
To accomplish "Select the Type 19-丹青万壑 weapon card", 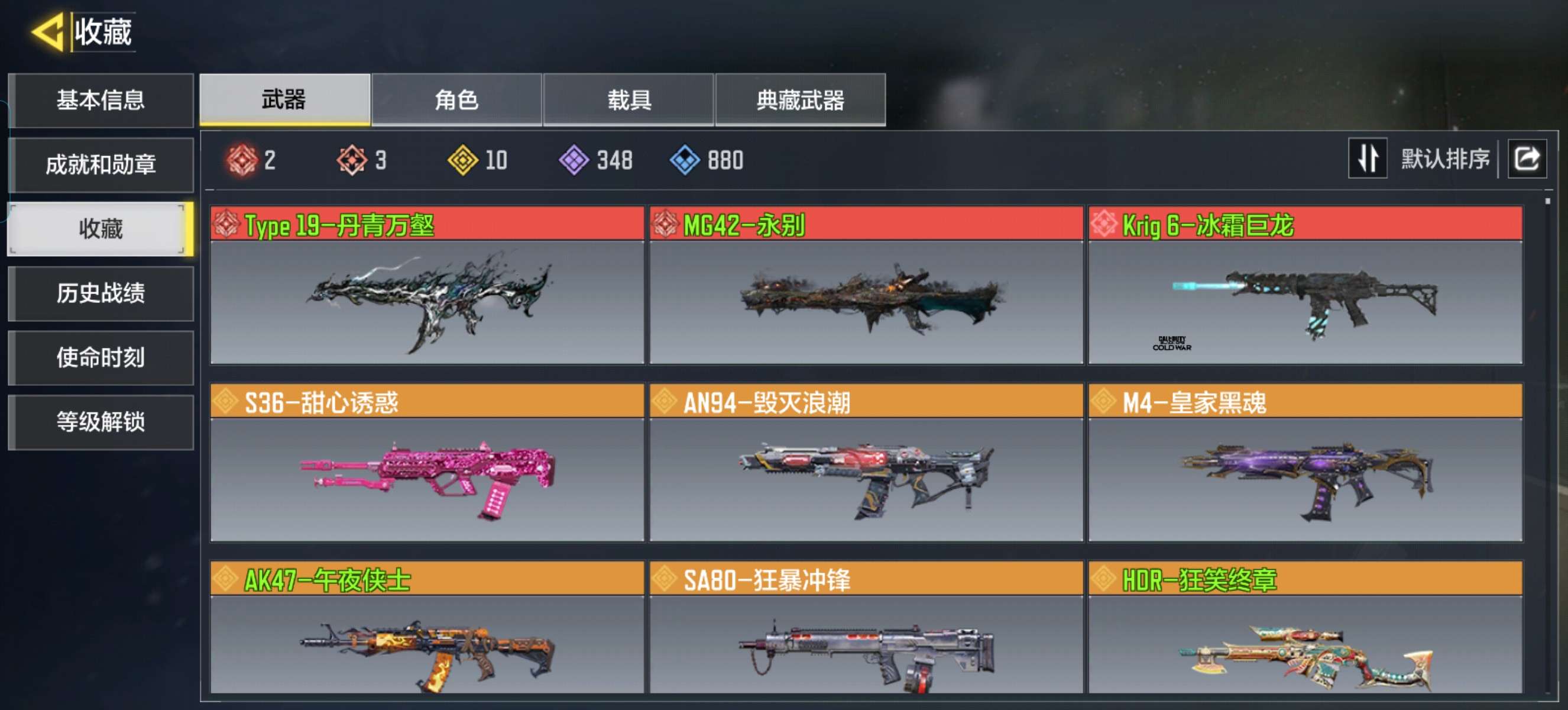I will [x=427, y=285].
